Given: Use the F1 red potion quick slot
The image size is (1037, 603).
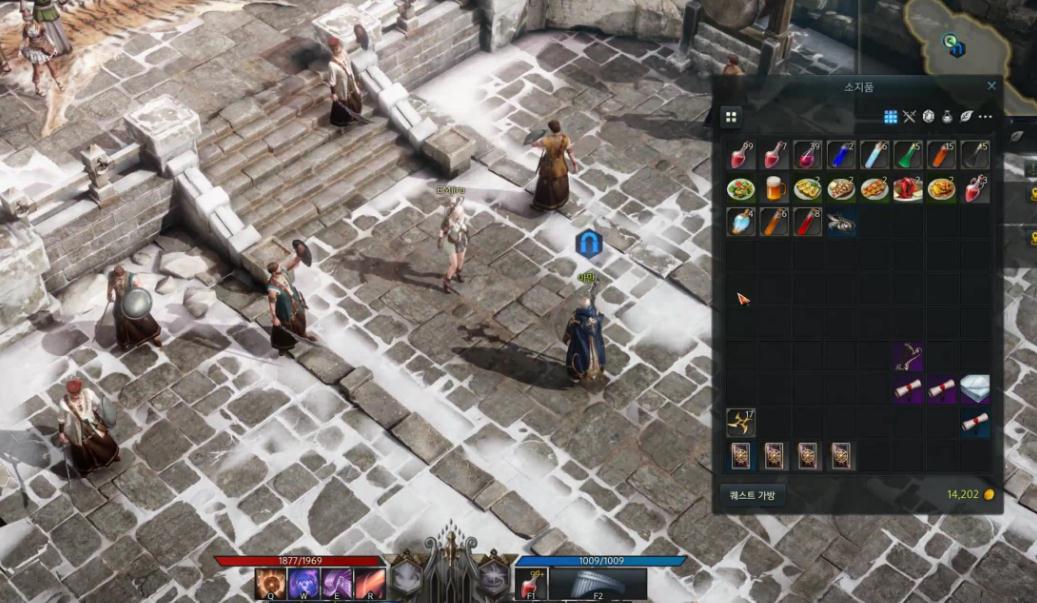Looking at the screenshot, I should (x=530, y=582).
